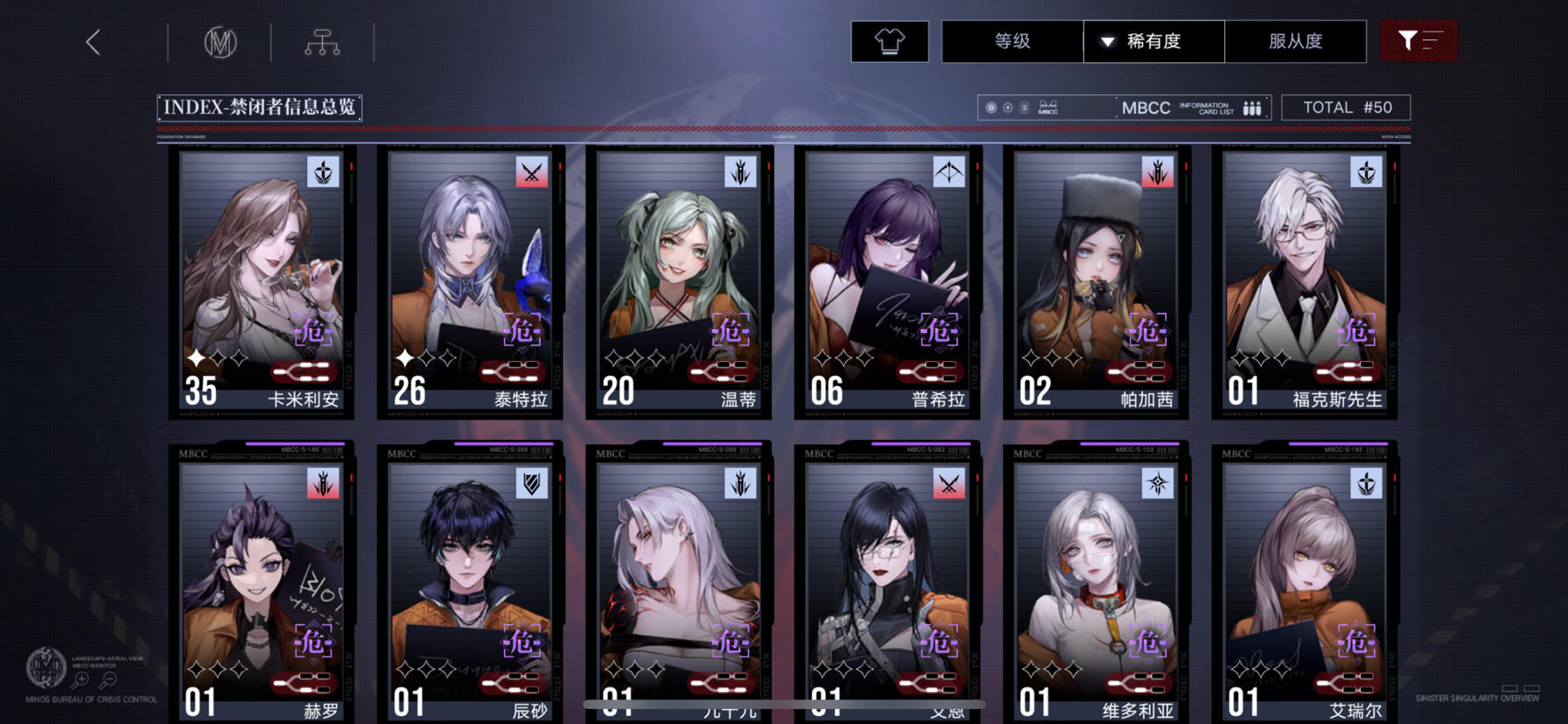Click the bow class icon on 普希拉's card
This screenshot has height=724, width=1568.
pos(951,173)
